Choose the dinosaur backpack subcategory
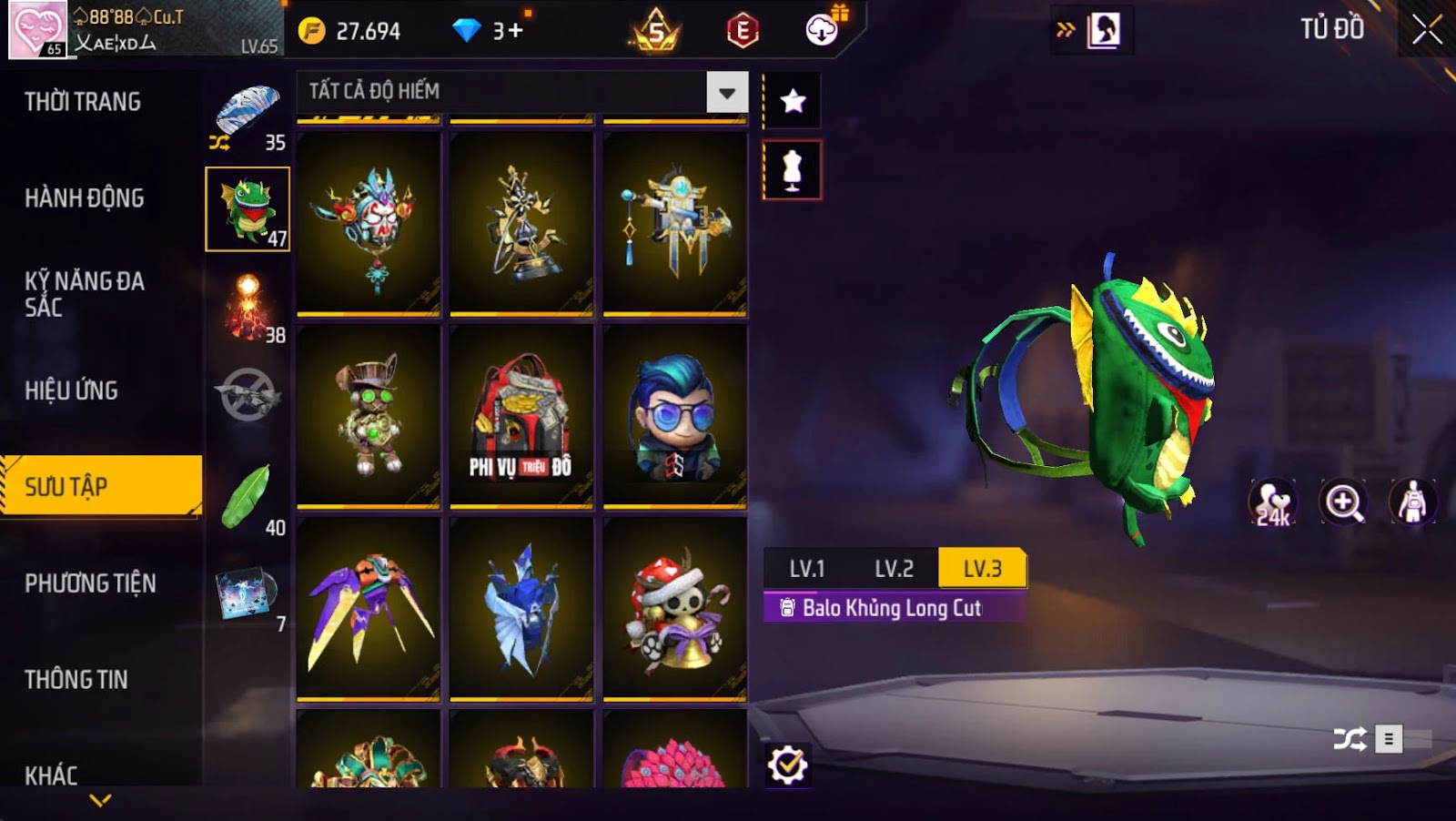Viewport: 1456px width, 821px height. point(248,209)
